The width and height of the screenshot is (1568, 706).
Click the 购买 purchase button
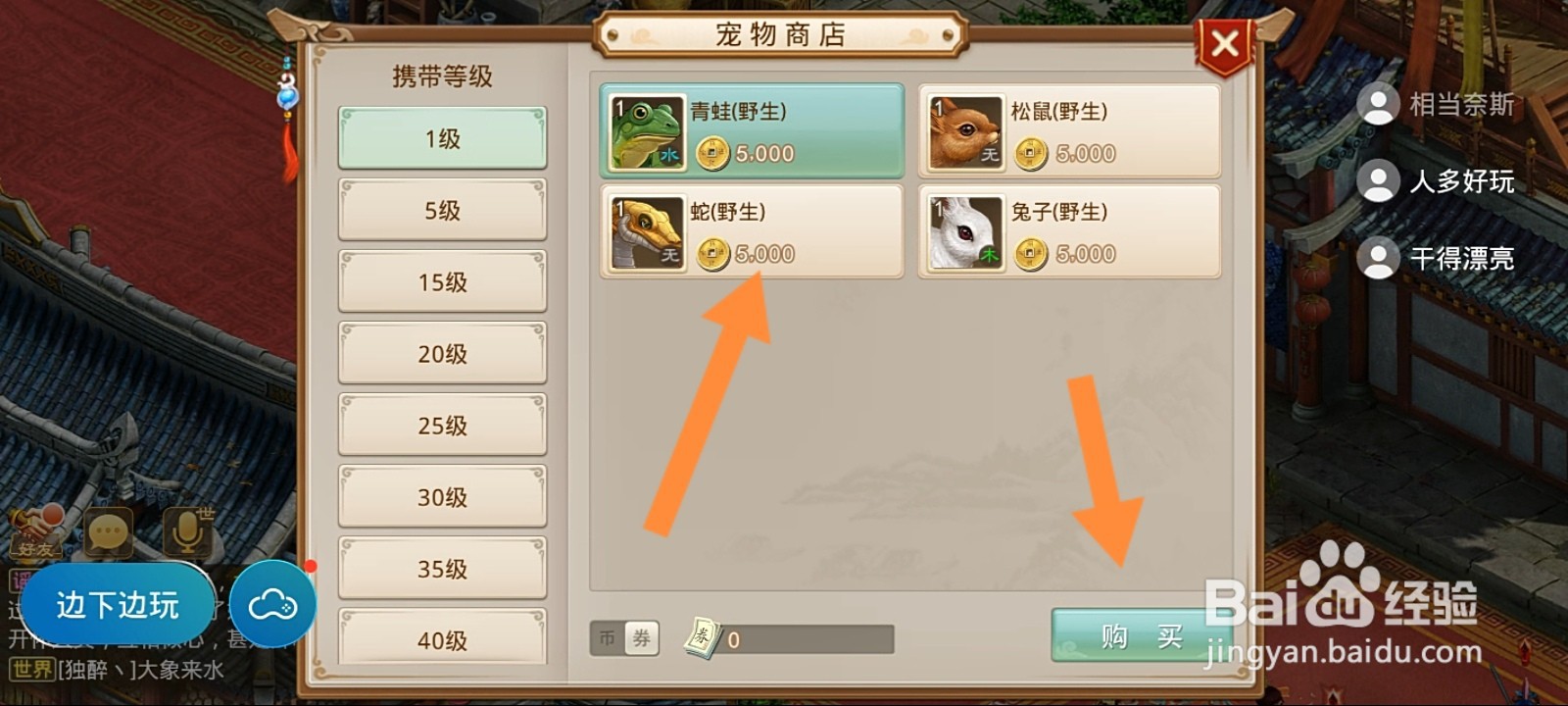click(x=1142, y=635)
